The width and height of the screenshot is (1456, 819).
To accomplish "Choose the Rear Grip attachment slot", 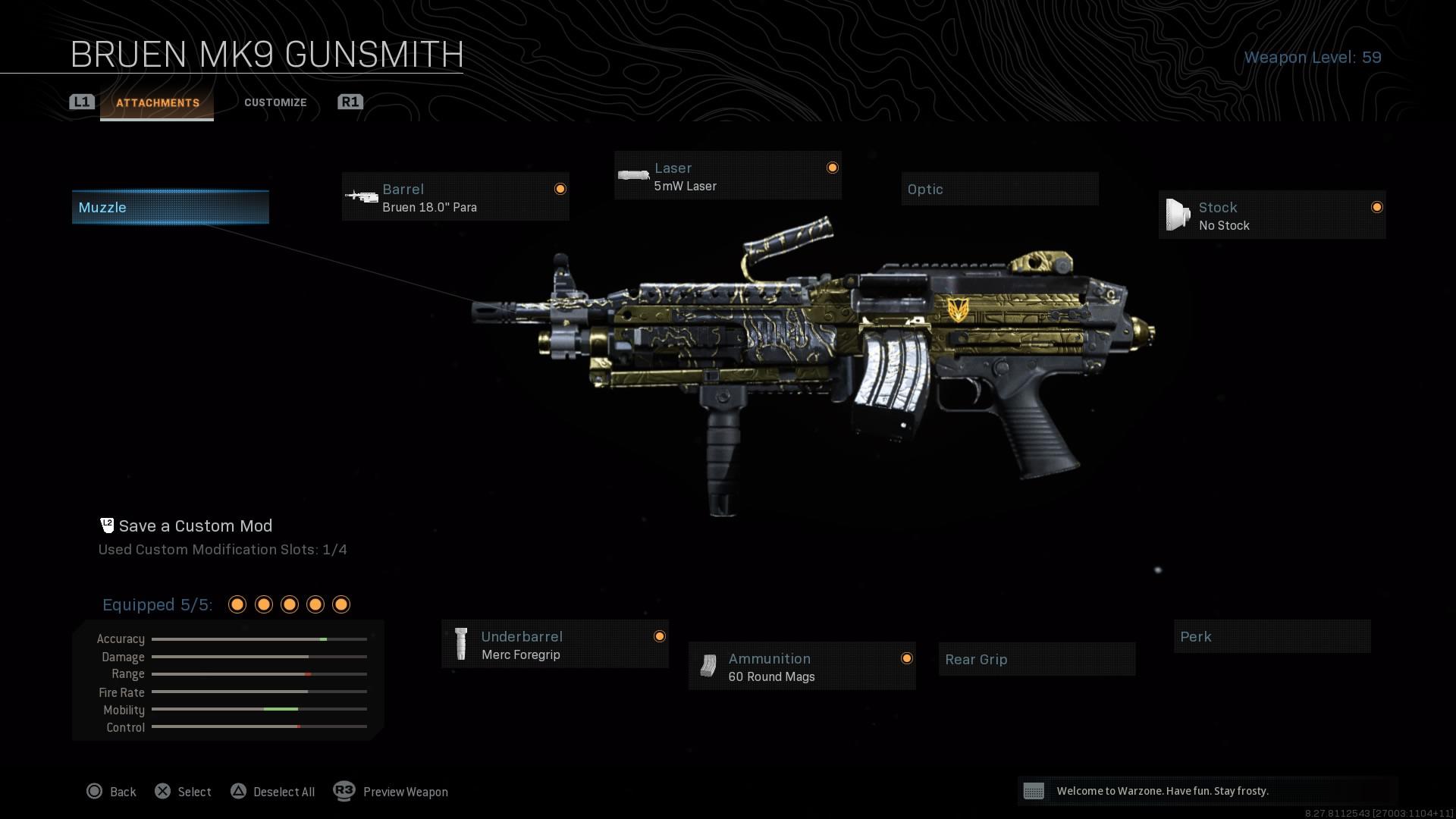I will (1036, 659).
